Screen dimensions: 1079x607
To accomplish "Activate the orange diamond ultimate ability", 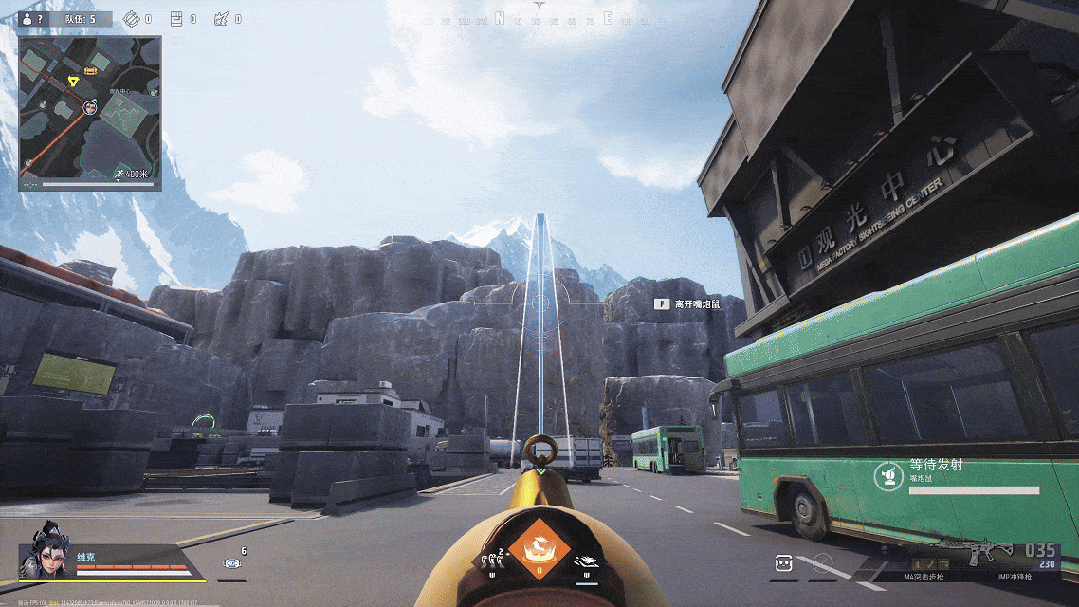I will click(x=540, y=553).
